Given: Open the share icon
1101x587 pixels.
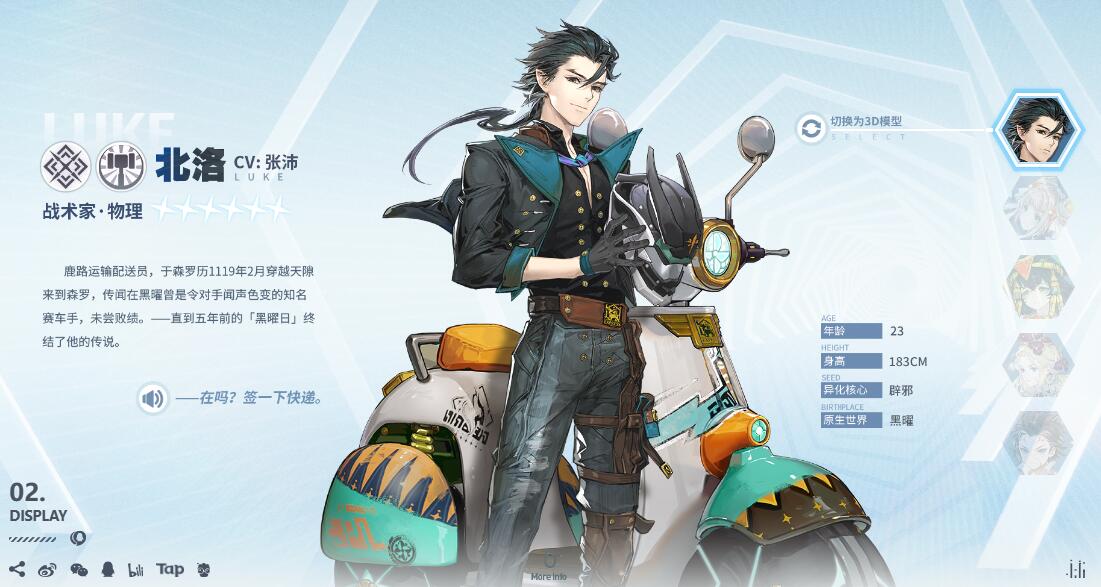Looking at the screenshot, I should [17, 569].
